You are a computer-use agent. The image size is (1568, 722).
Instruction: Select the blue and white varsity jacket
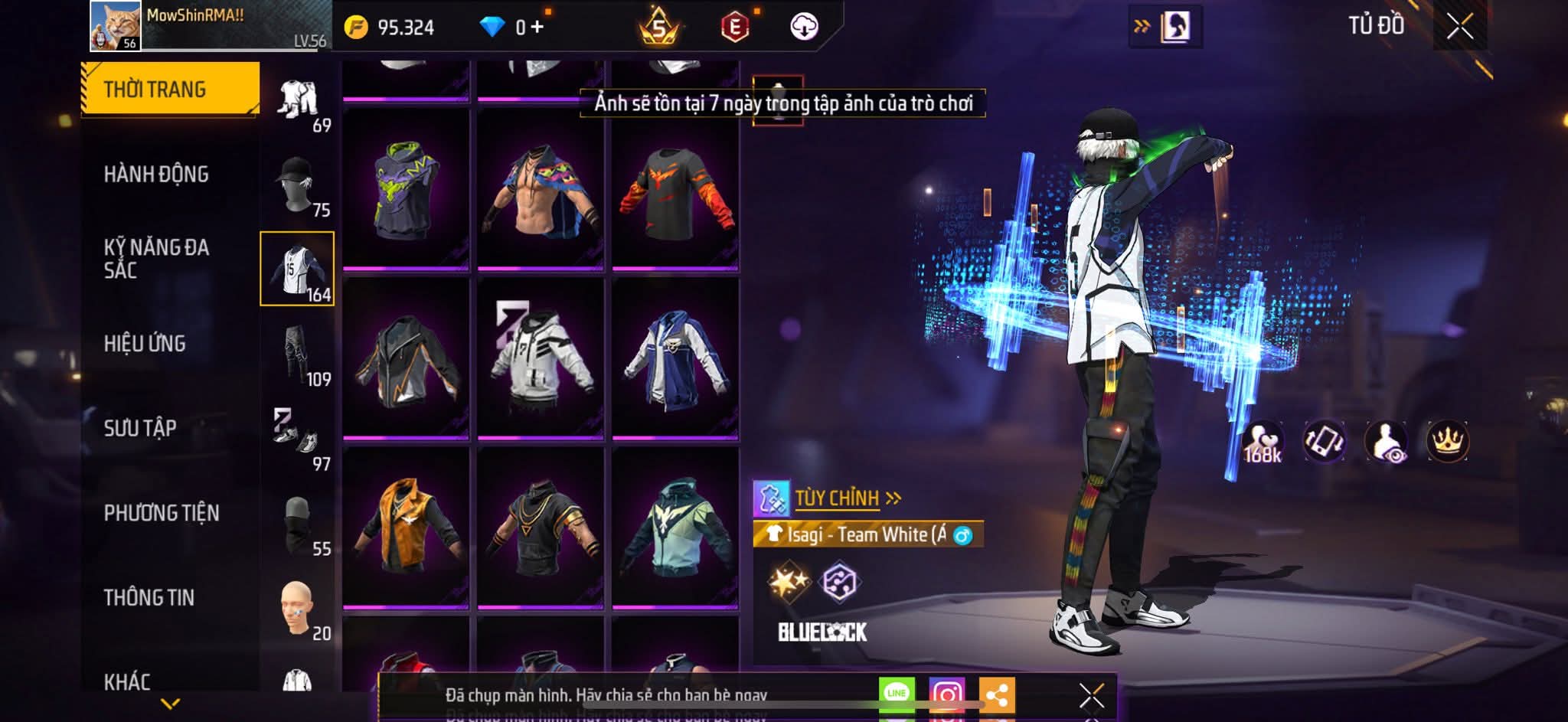tap(675, 358)
